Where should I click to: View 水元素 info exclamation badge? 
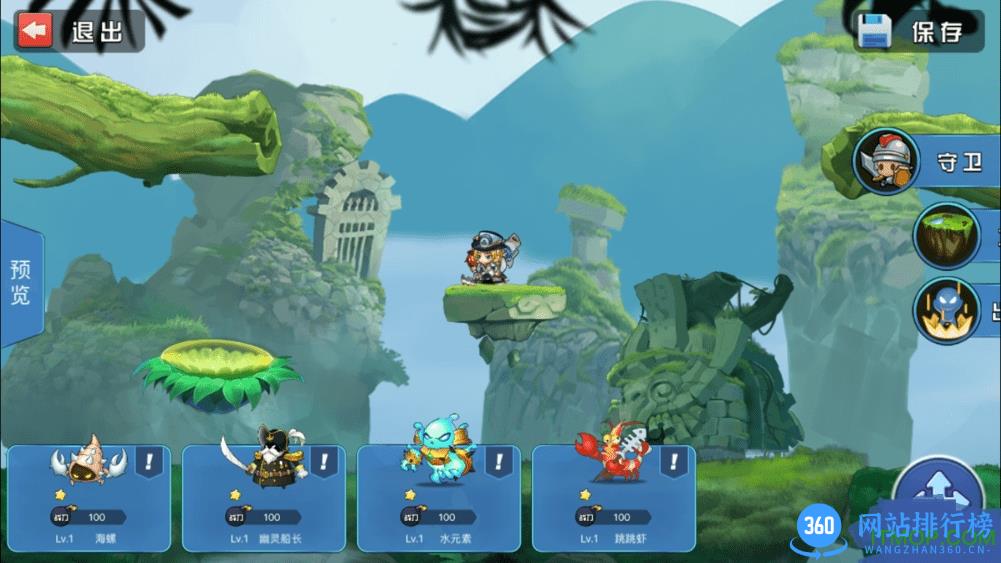point(499,462)
